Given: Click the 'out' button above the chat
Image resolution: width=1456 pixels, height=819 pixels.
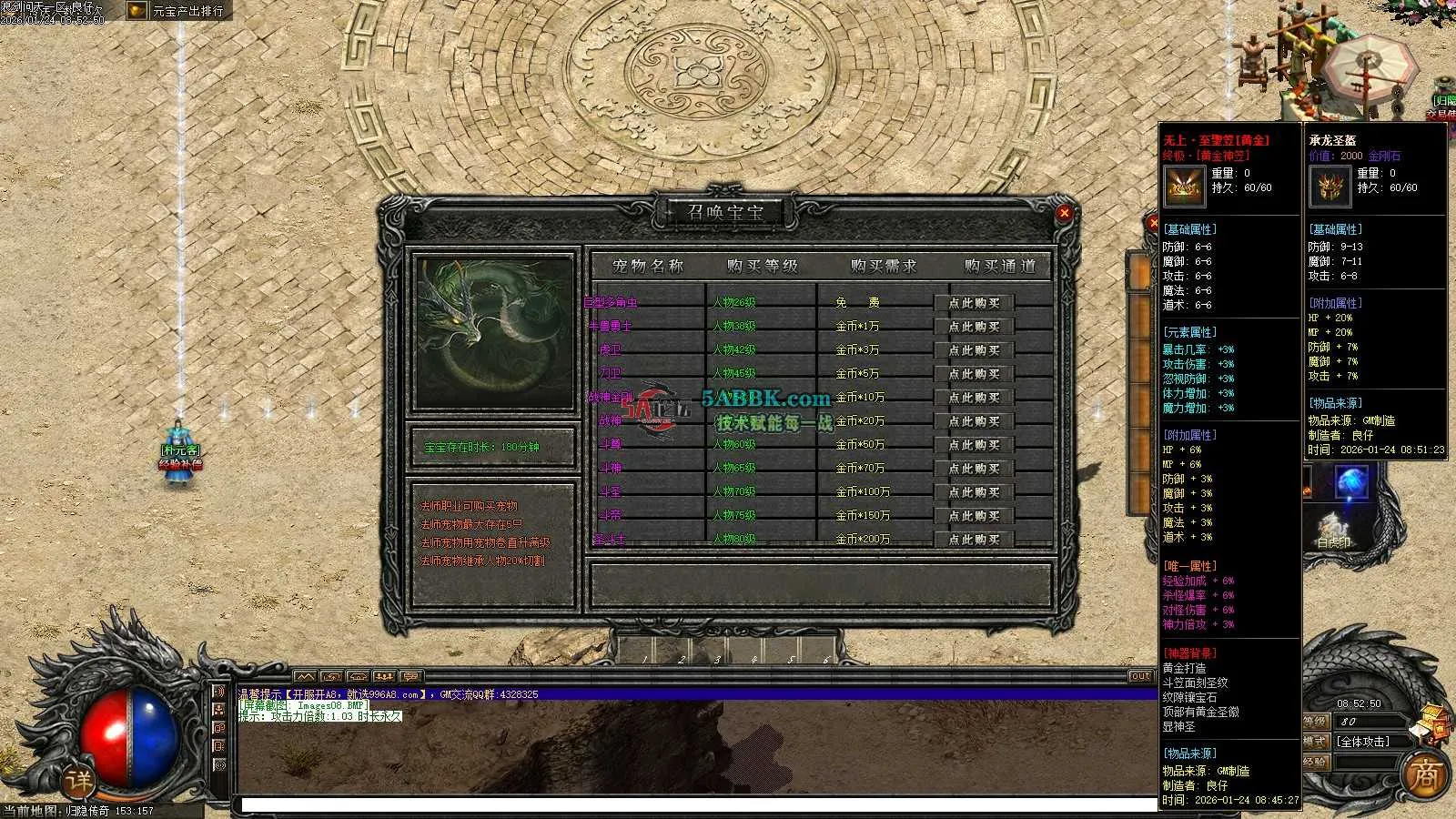Looking at the screenshot, I should coord(1140,676).
